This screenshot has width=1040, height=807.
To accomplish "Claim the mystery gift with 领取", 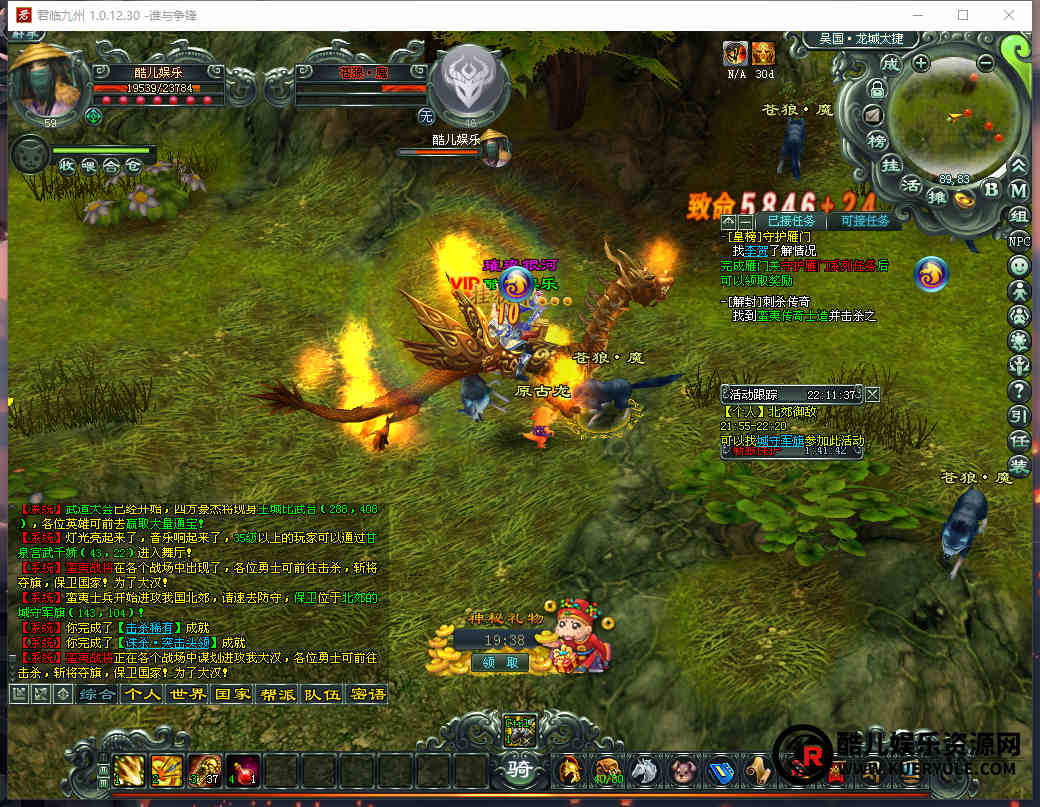I will point(499,662).
